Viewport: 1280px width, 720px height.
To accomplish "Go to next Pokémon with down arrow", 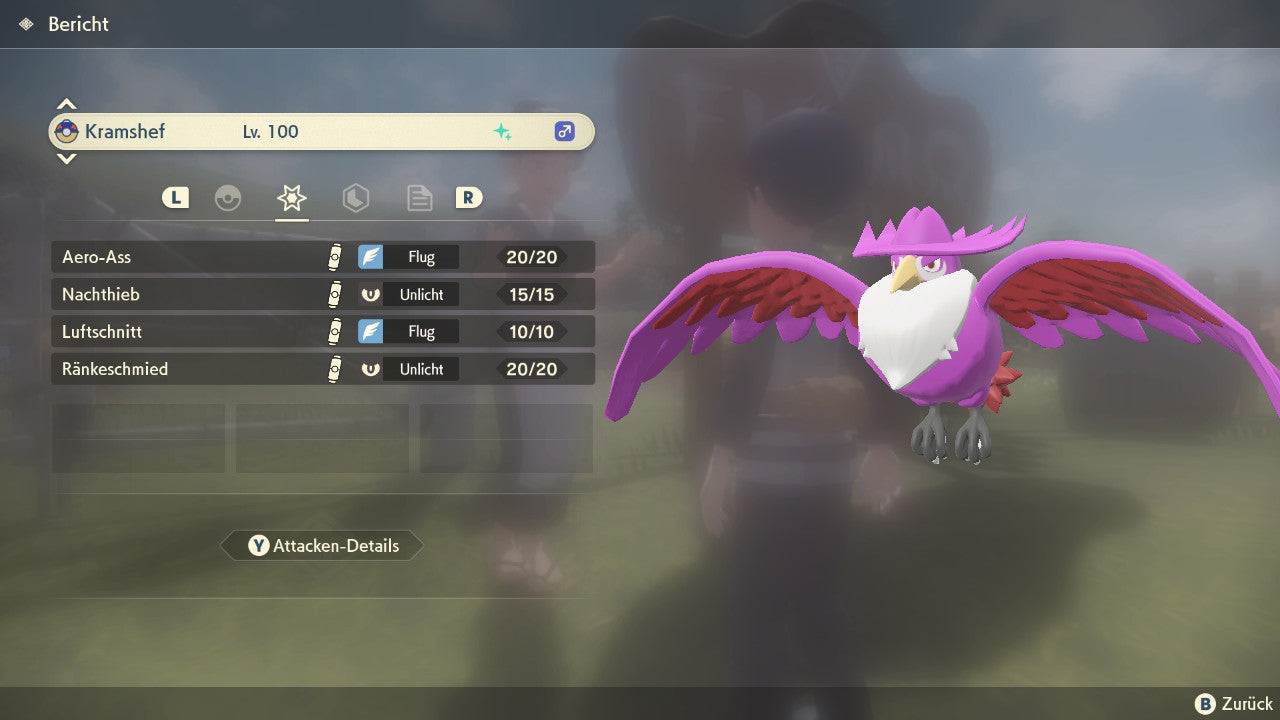I will click(66, 158).
